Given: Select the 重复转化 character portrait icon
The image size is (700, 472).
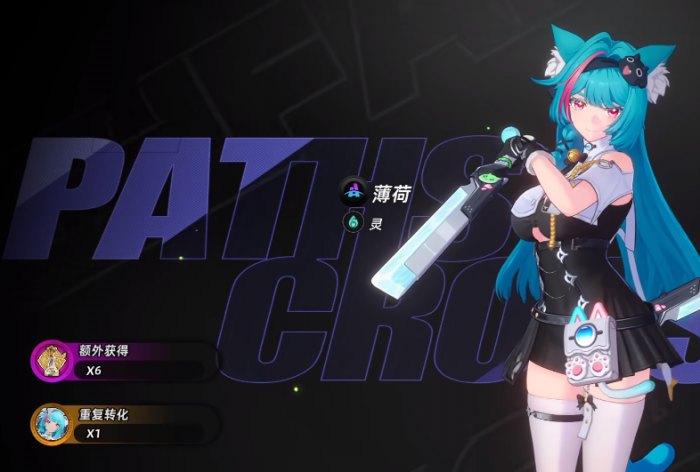Looking at the screenshot, I should tap(50, 424).
